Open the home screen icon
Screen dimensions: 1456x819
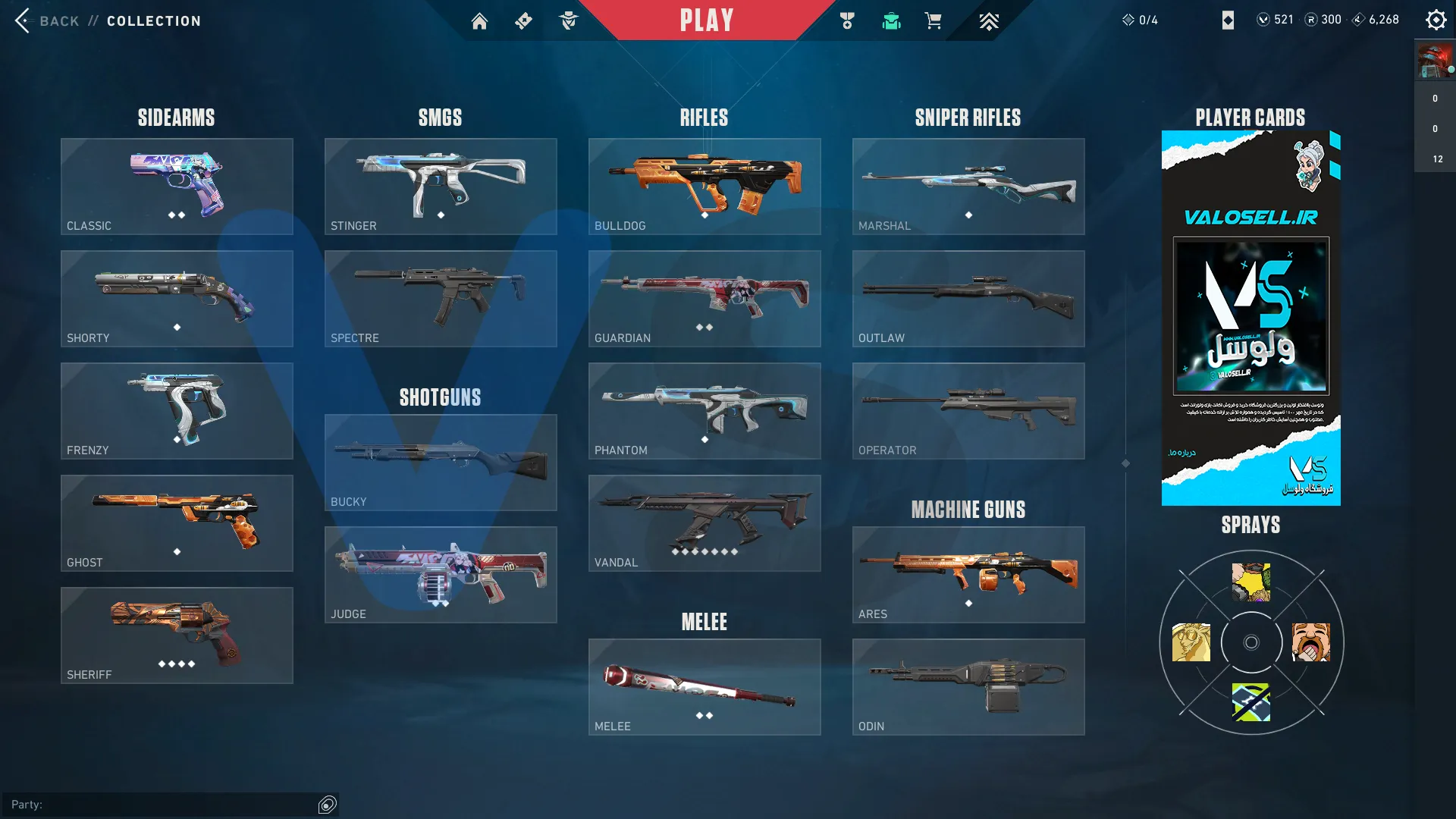click(x=479, y=21)
